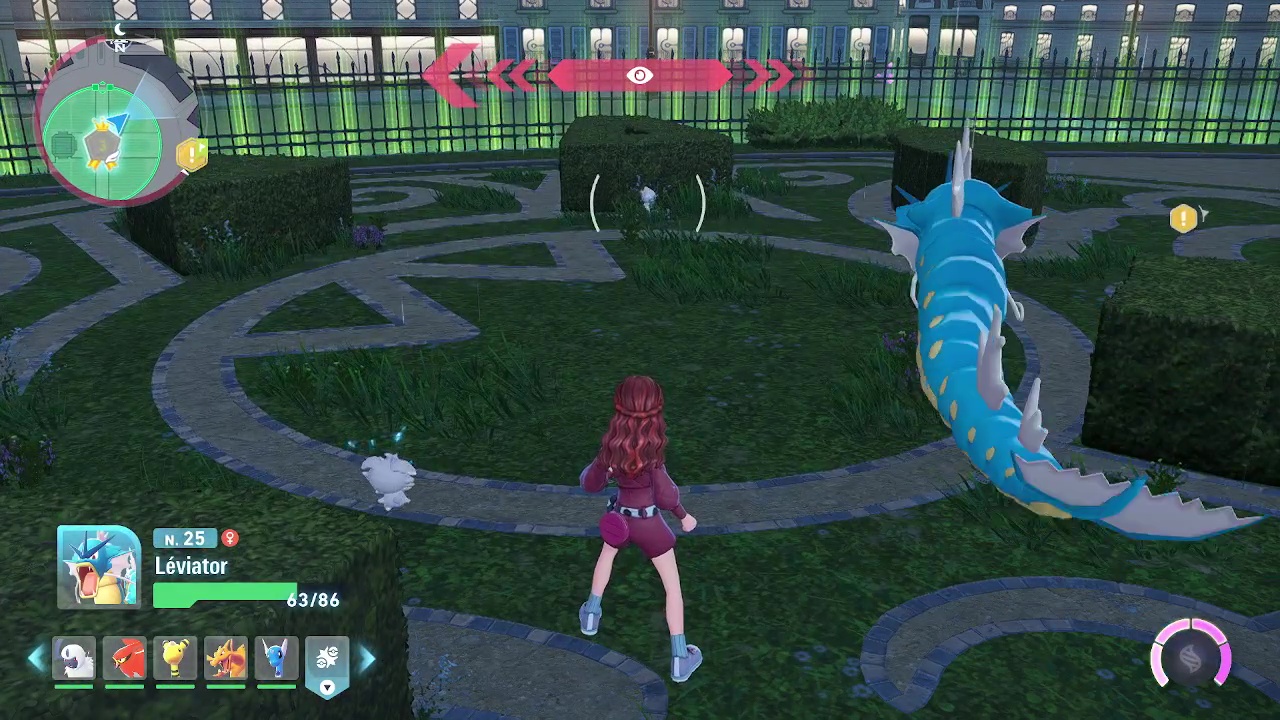The width and height of the screenshot is (1280, 720).
Task: Toggle the yellow alert marker on the right hedge
Action: coord(1183,218)
